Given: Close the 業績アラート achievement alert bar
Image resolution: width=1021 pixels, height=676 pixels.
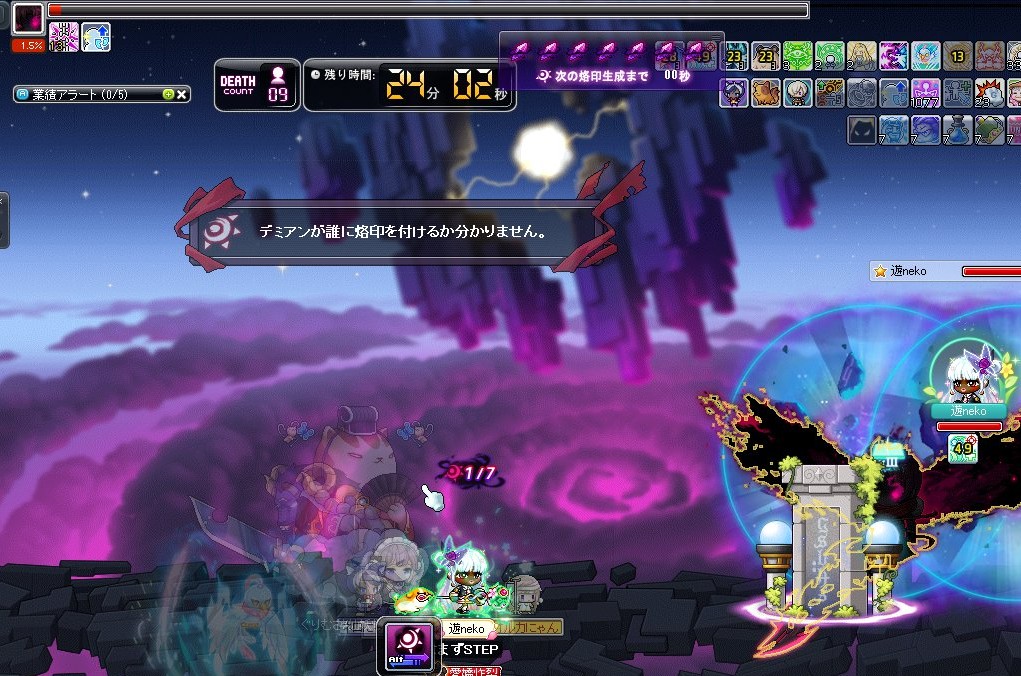Looking at the screenshot, I should [x=183, y=95].
